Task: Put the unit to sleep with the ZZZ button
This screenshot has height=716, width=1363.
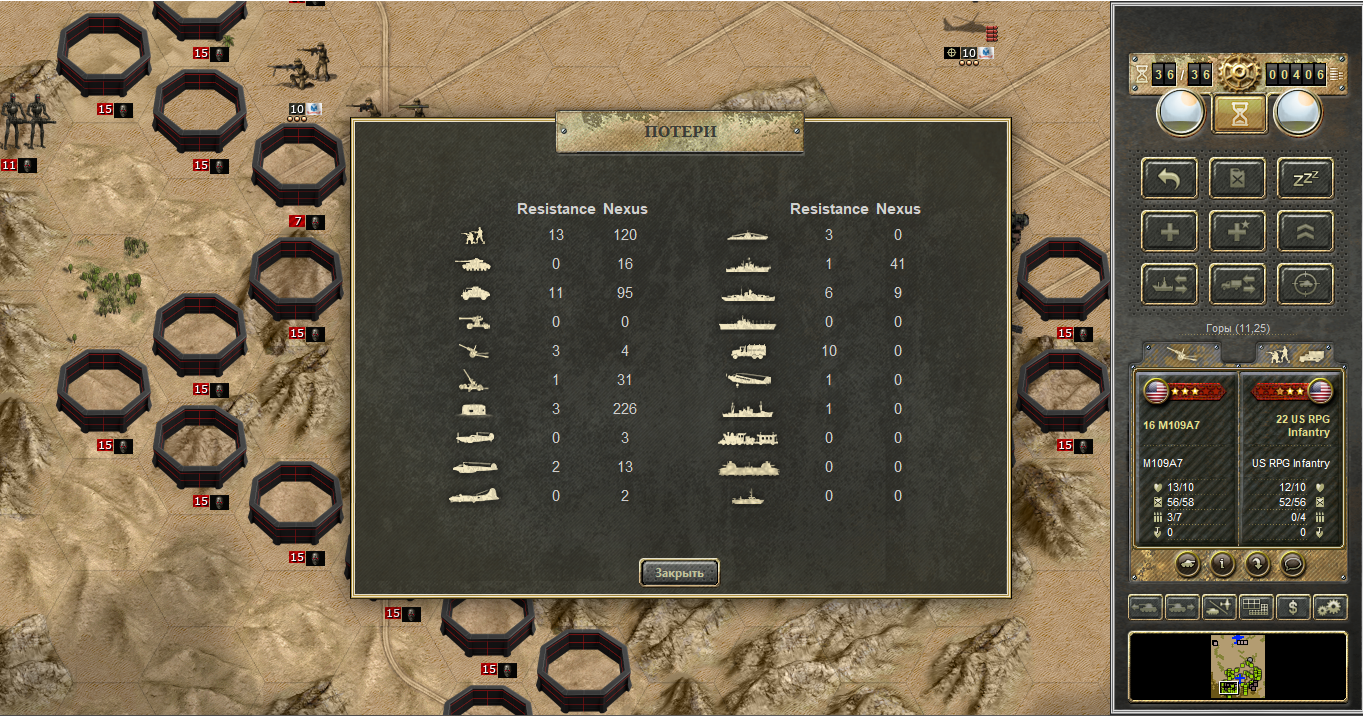Action: point(1305,178)
